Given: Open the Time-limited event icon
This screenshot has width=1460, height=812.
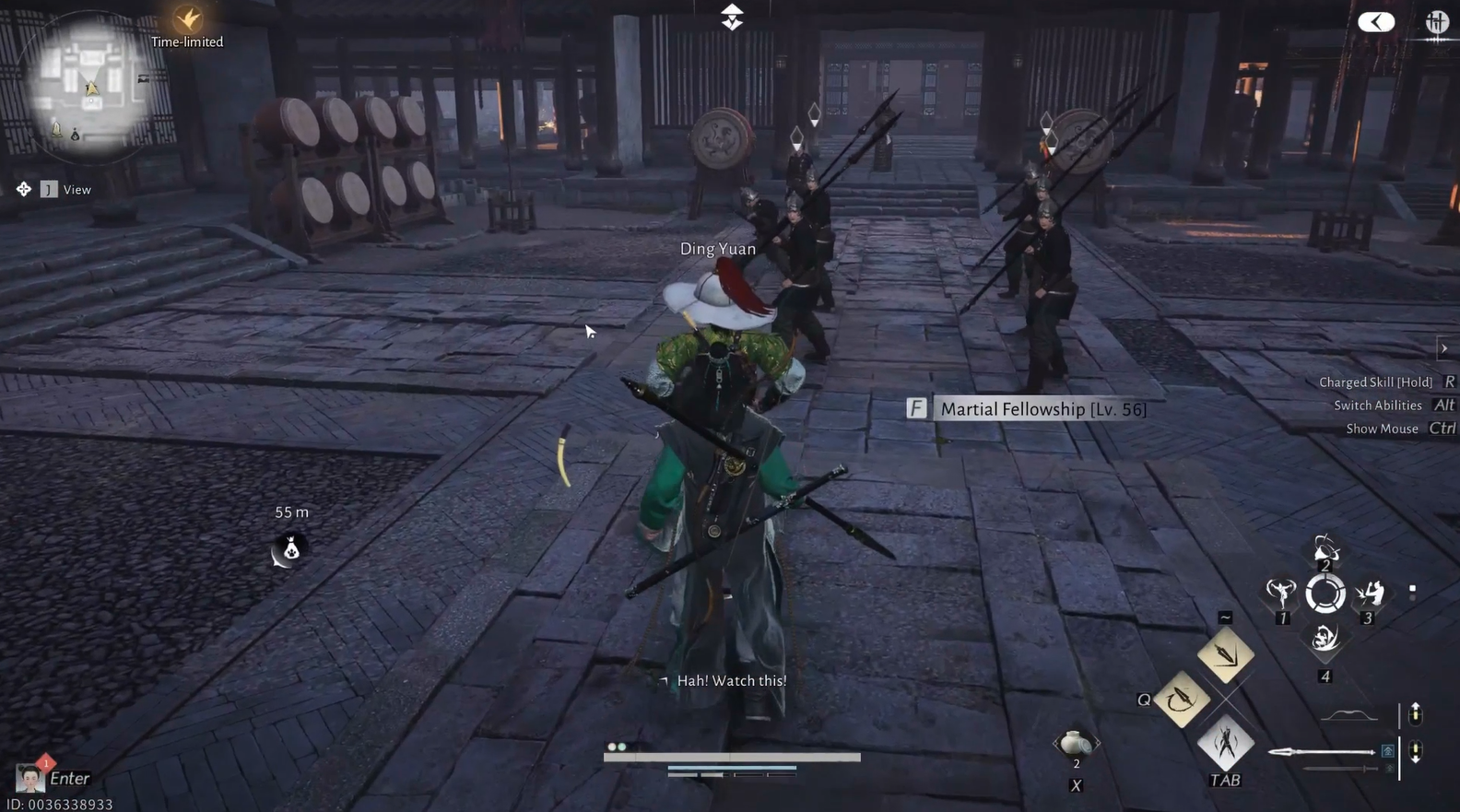Looking at the screenshot, I should coord(188,19).
